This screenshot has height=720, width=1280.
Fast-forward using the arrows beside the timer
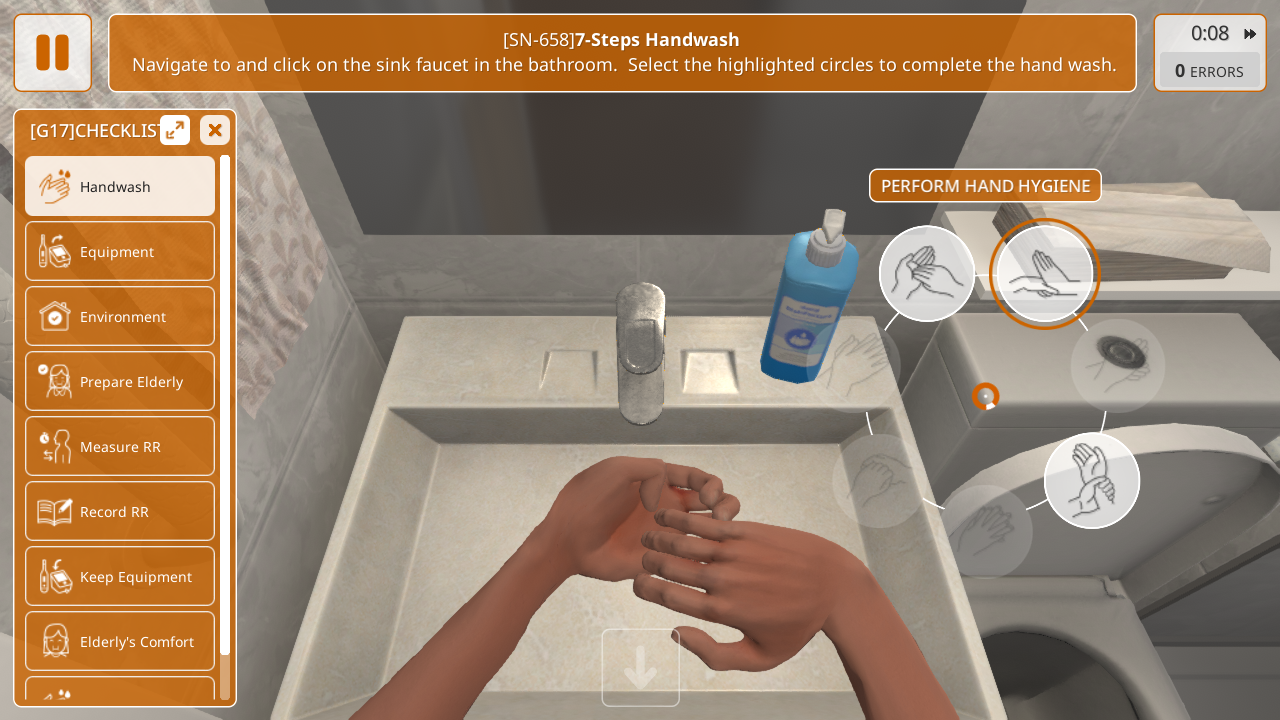coord(1250,34)
